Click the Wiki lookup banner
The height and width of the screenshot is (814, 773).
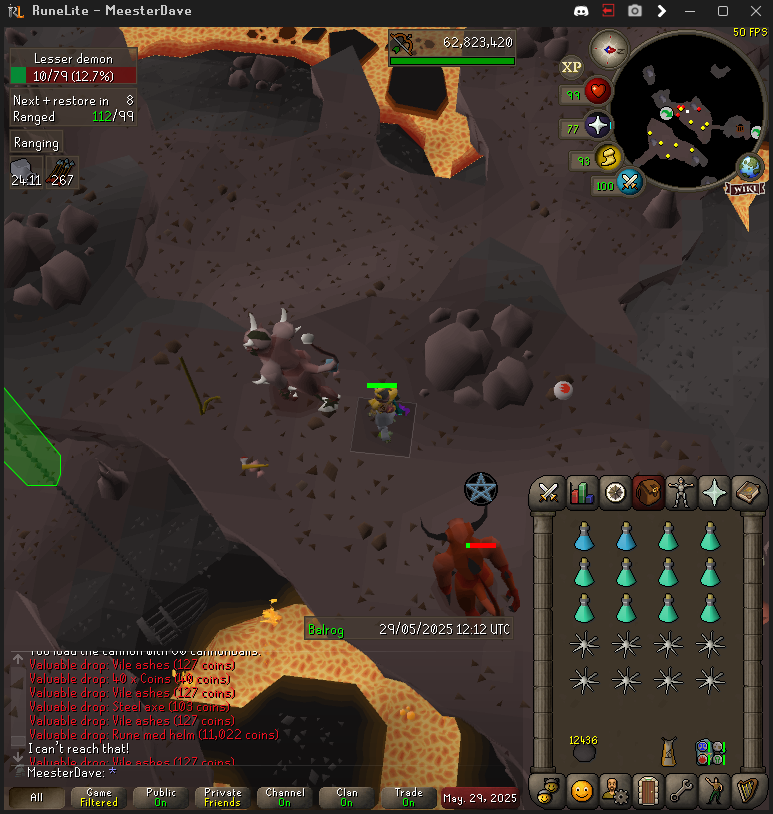[747, 188]
